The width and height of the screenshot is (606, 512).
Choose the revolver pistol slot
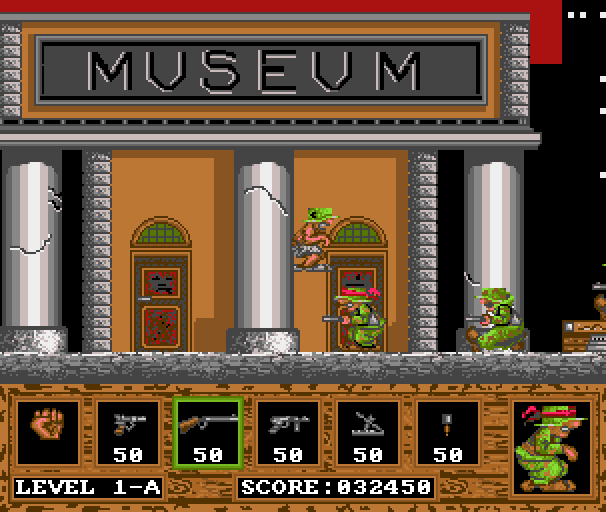tap(127, 432)
